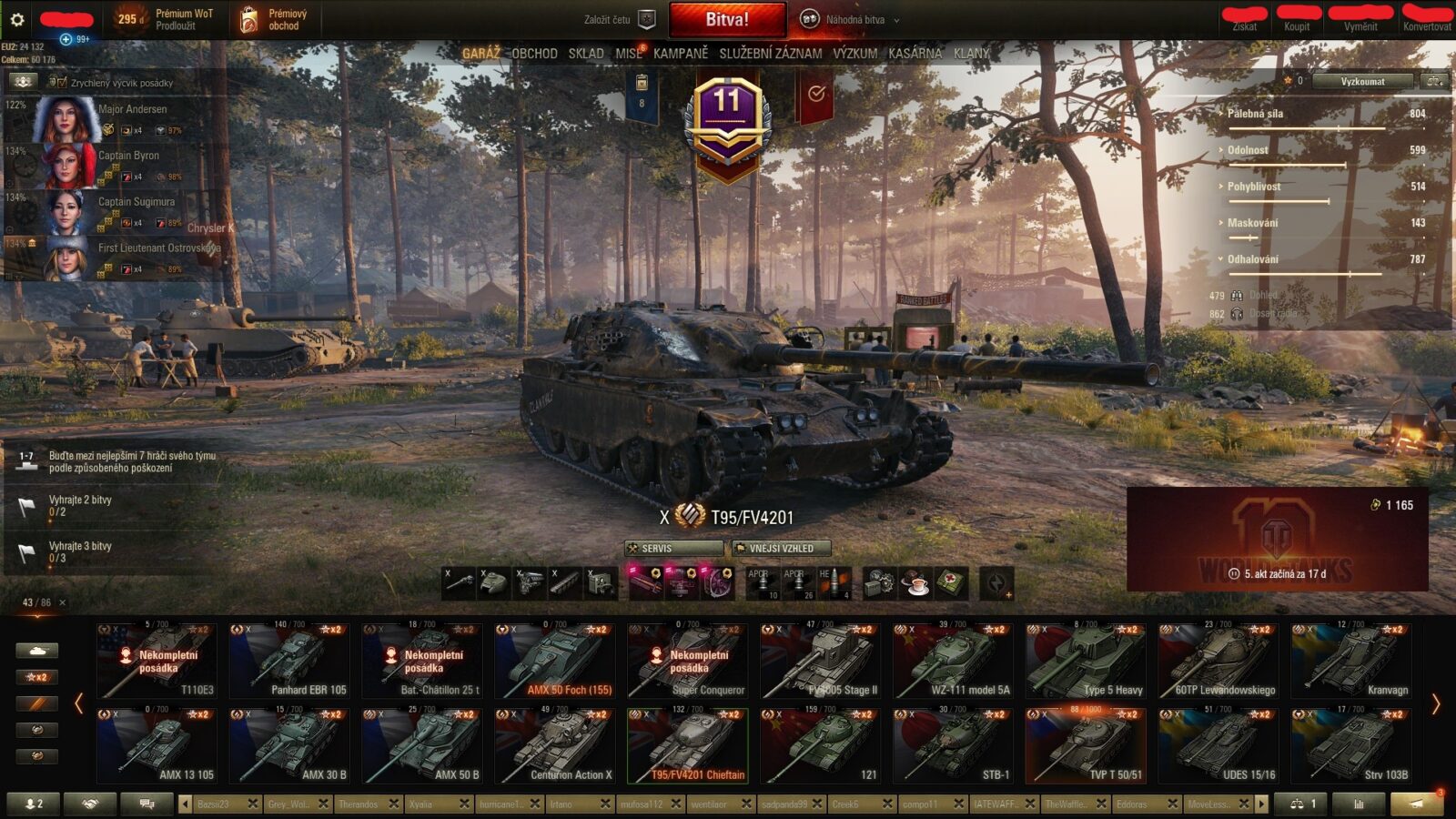Open the SKLAD tab
The image size is (1456, 819).
586,54
